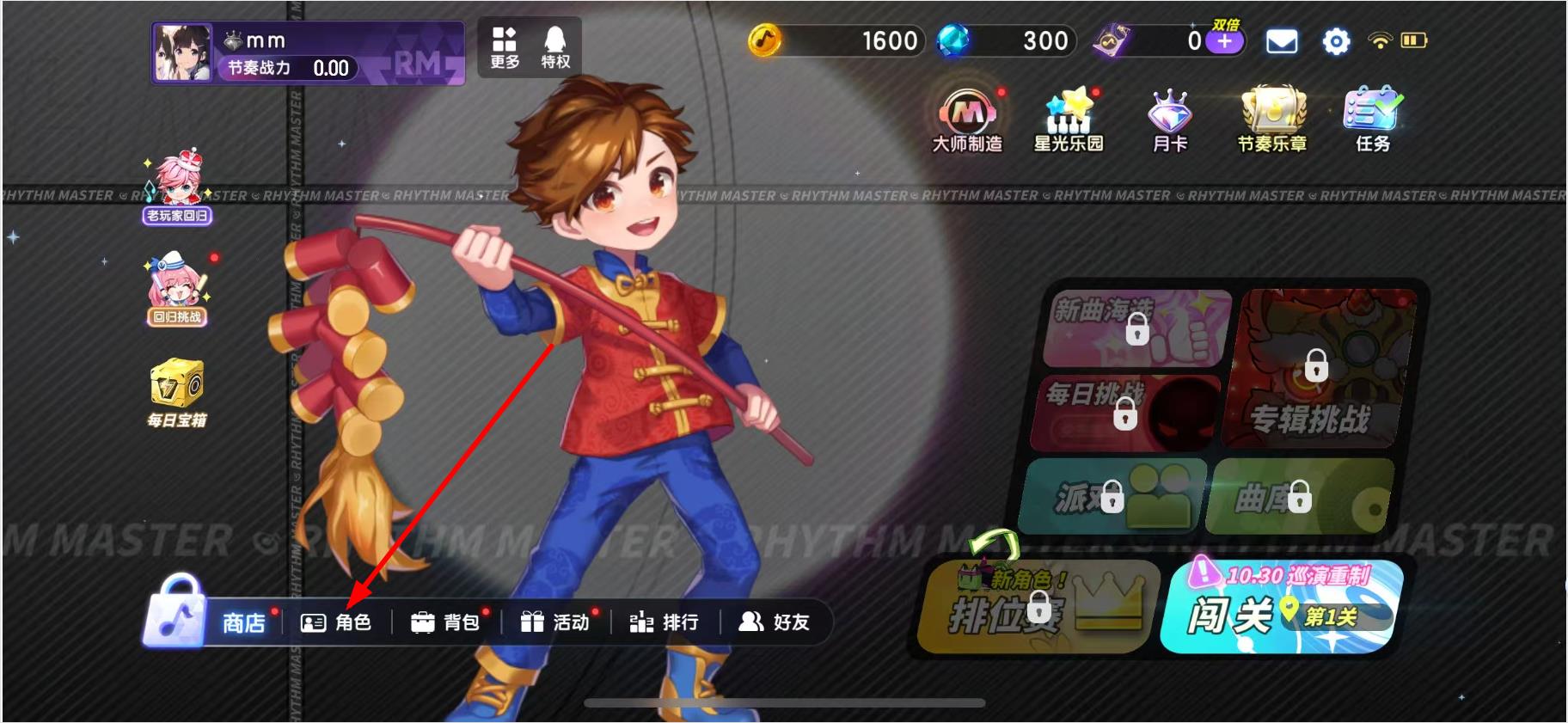Viewport: 1568px width, 723px height.
Task: View the 月卡 monthly card
Action: [1169, 120]
